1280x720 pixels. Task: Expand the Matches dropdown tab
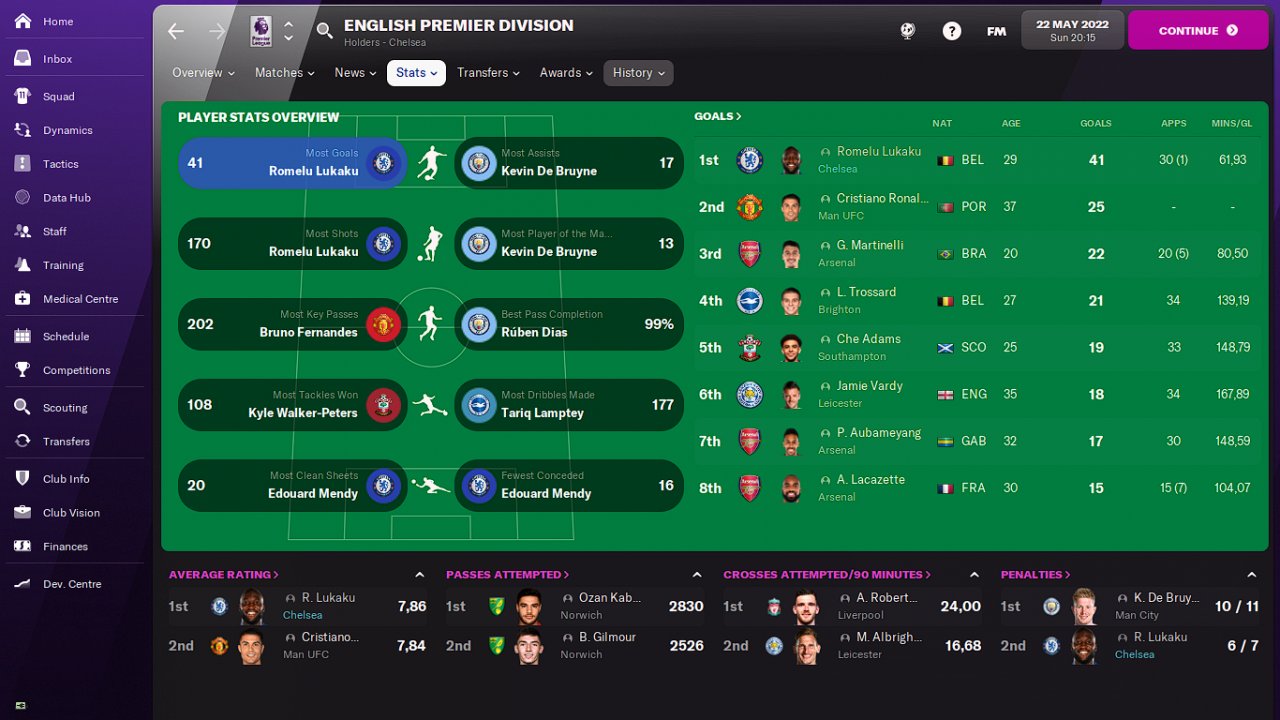point(284,73)
